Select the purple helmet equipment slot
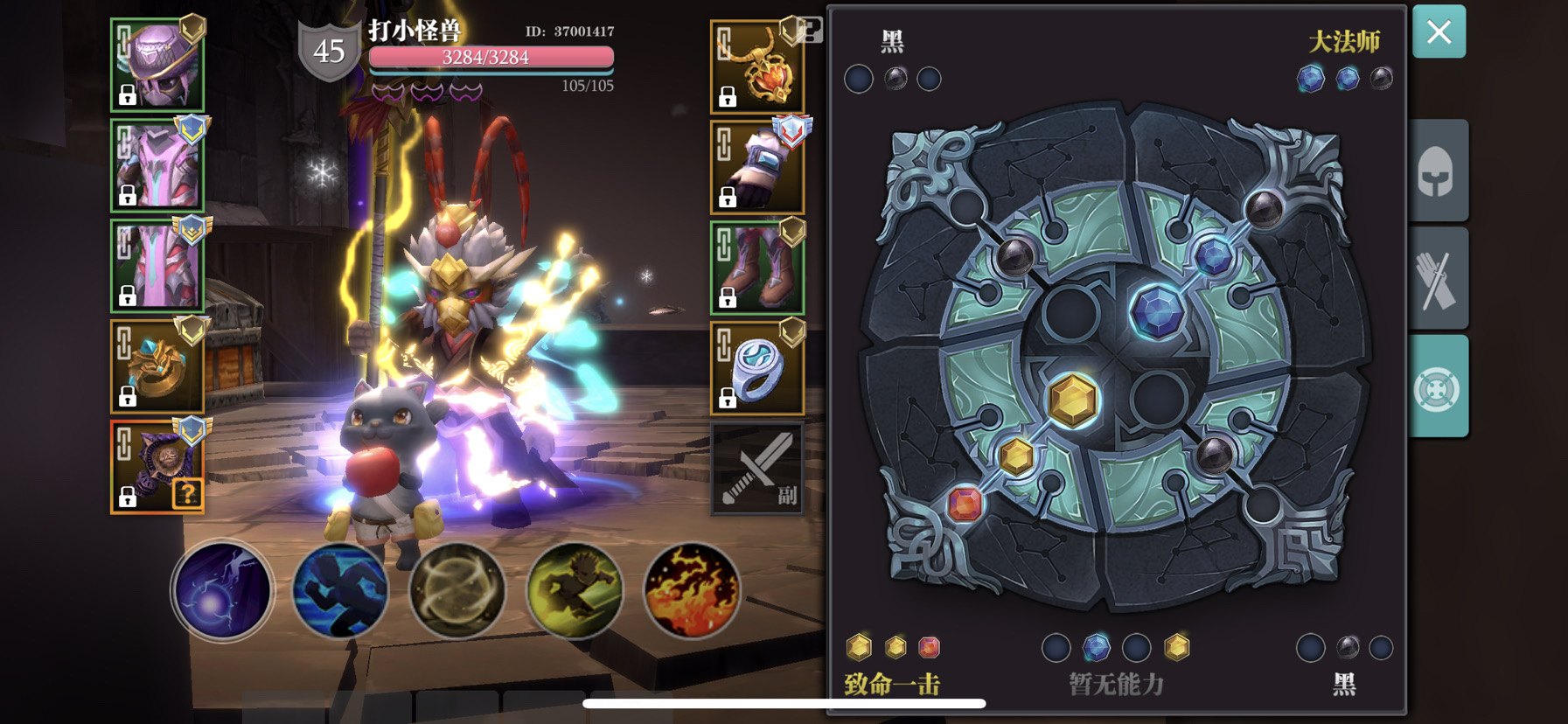 pos(157,66)
